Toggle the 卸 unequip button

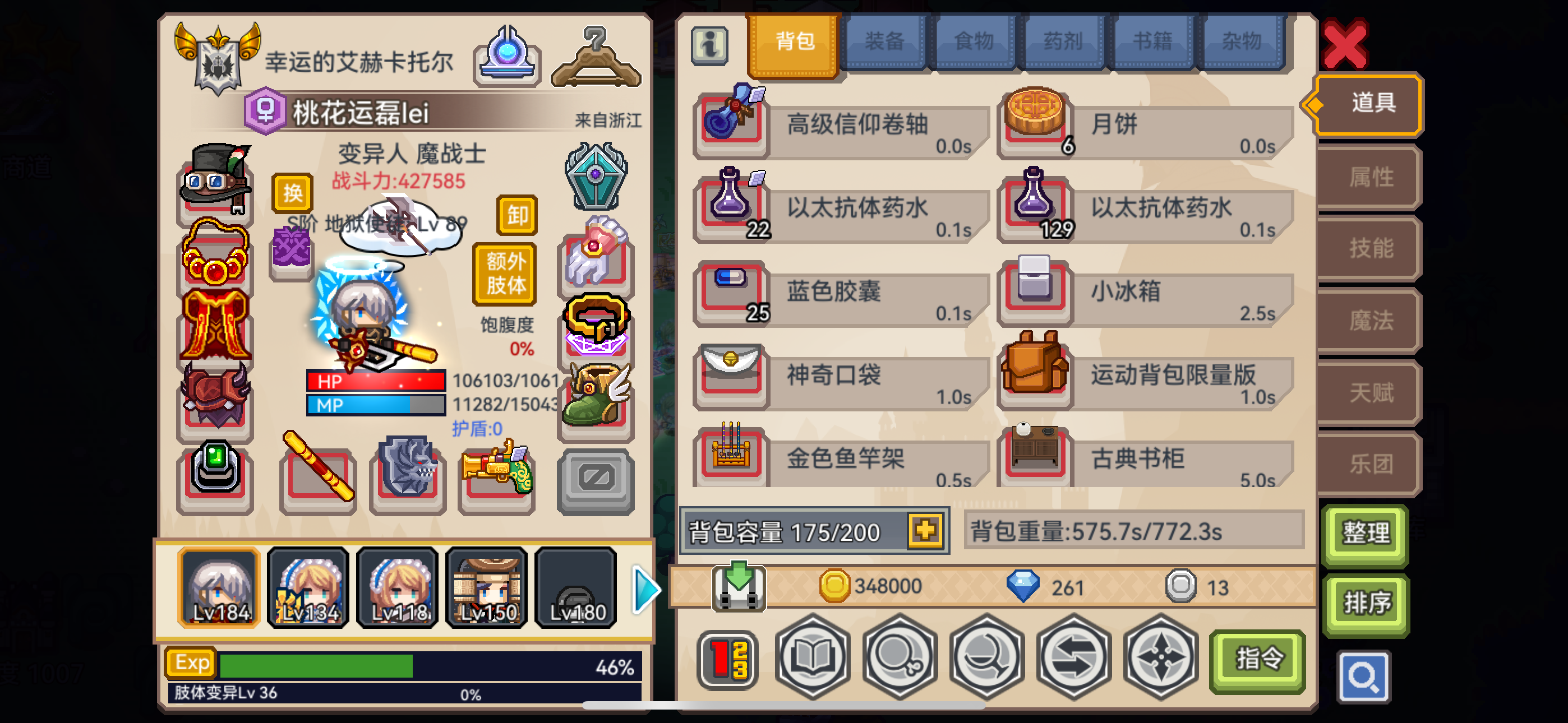pos(516,216)
